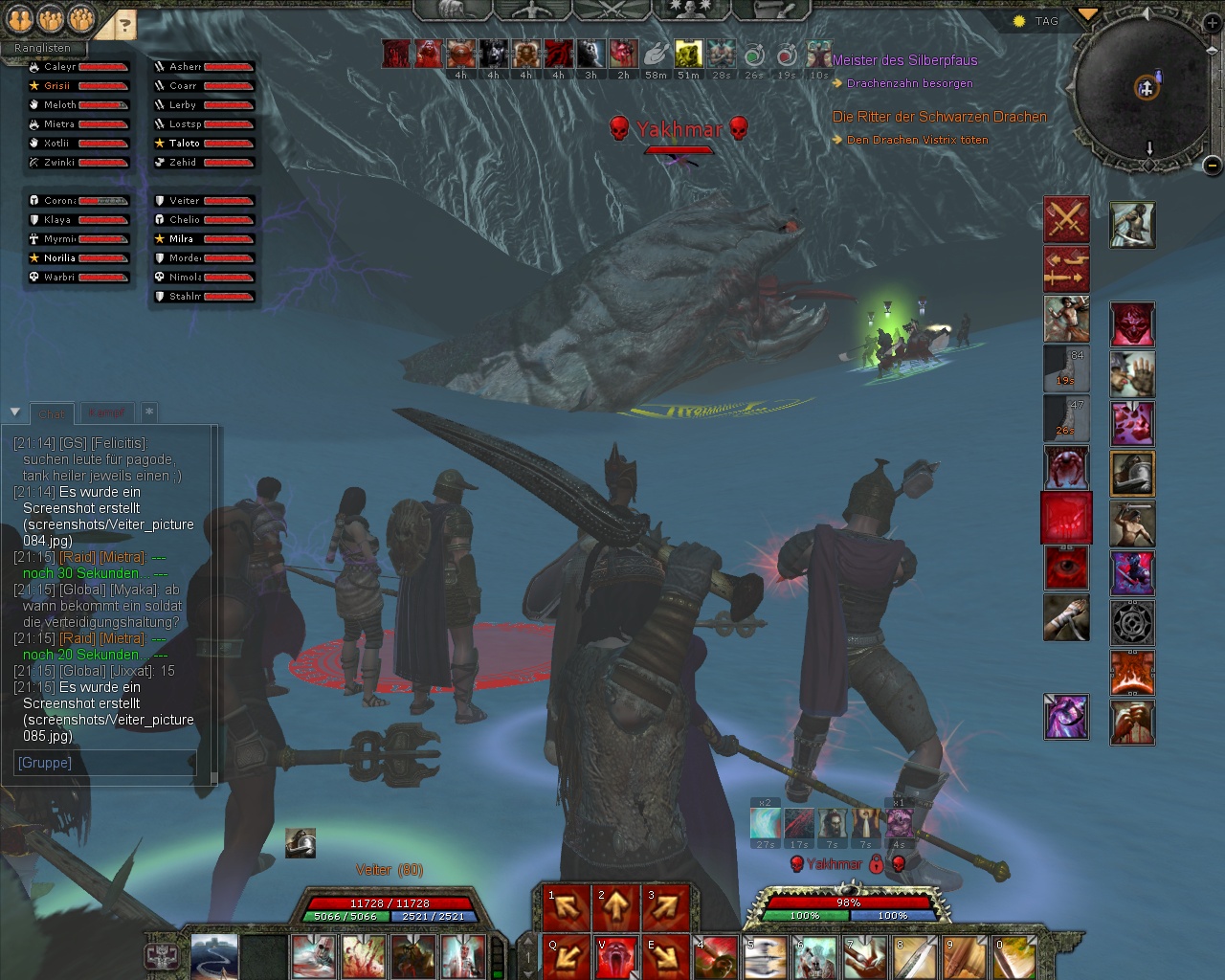
Task: Zoom in the minimap with plus button
Action: (x=1211, y=25)
